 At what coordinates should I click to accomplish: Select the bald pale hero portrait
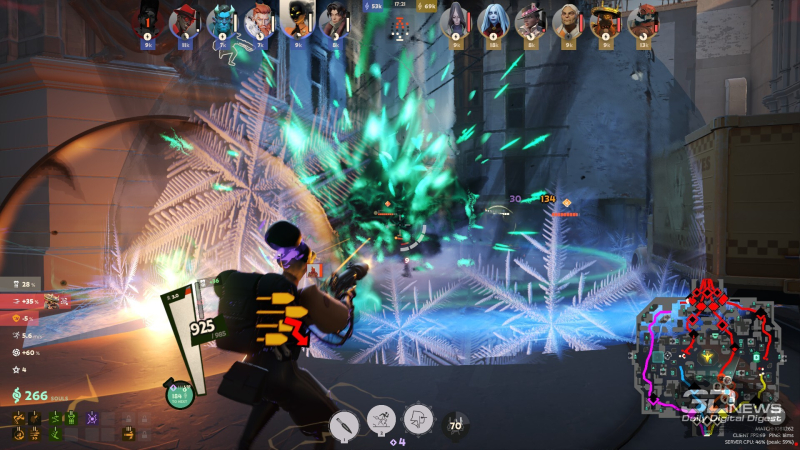pos(568,19)
